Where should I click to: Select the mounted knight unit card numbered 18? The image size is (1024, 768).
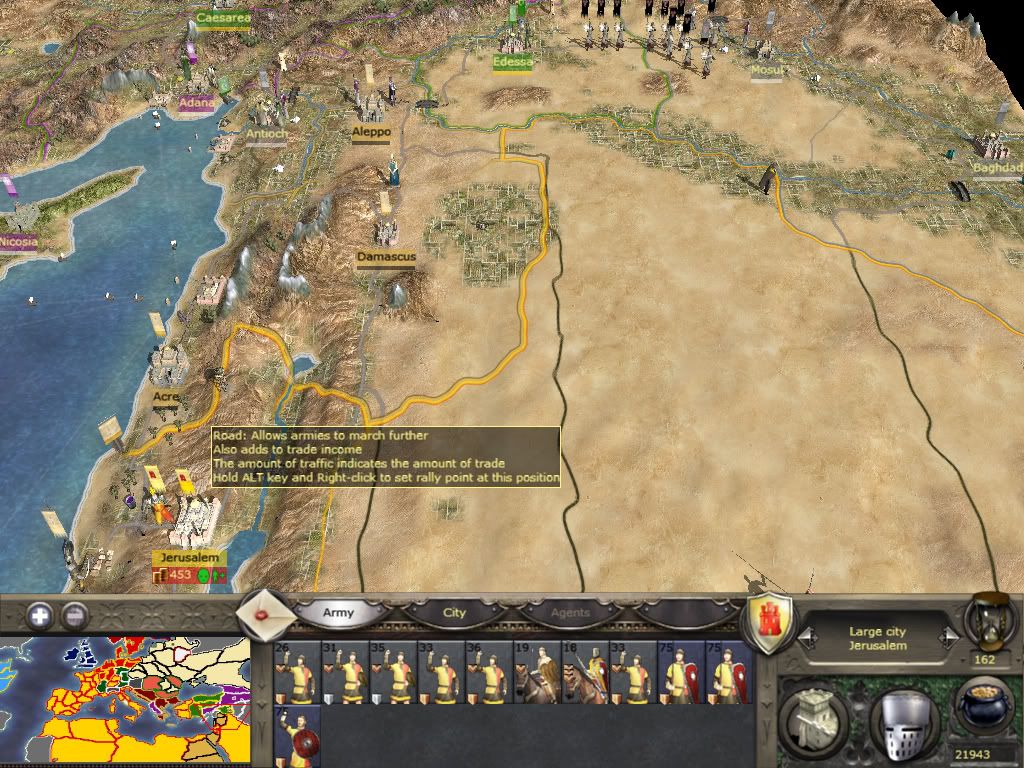(584, 672)
